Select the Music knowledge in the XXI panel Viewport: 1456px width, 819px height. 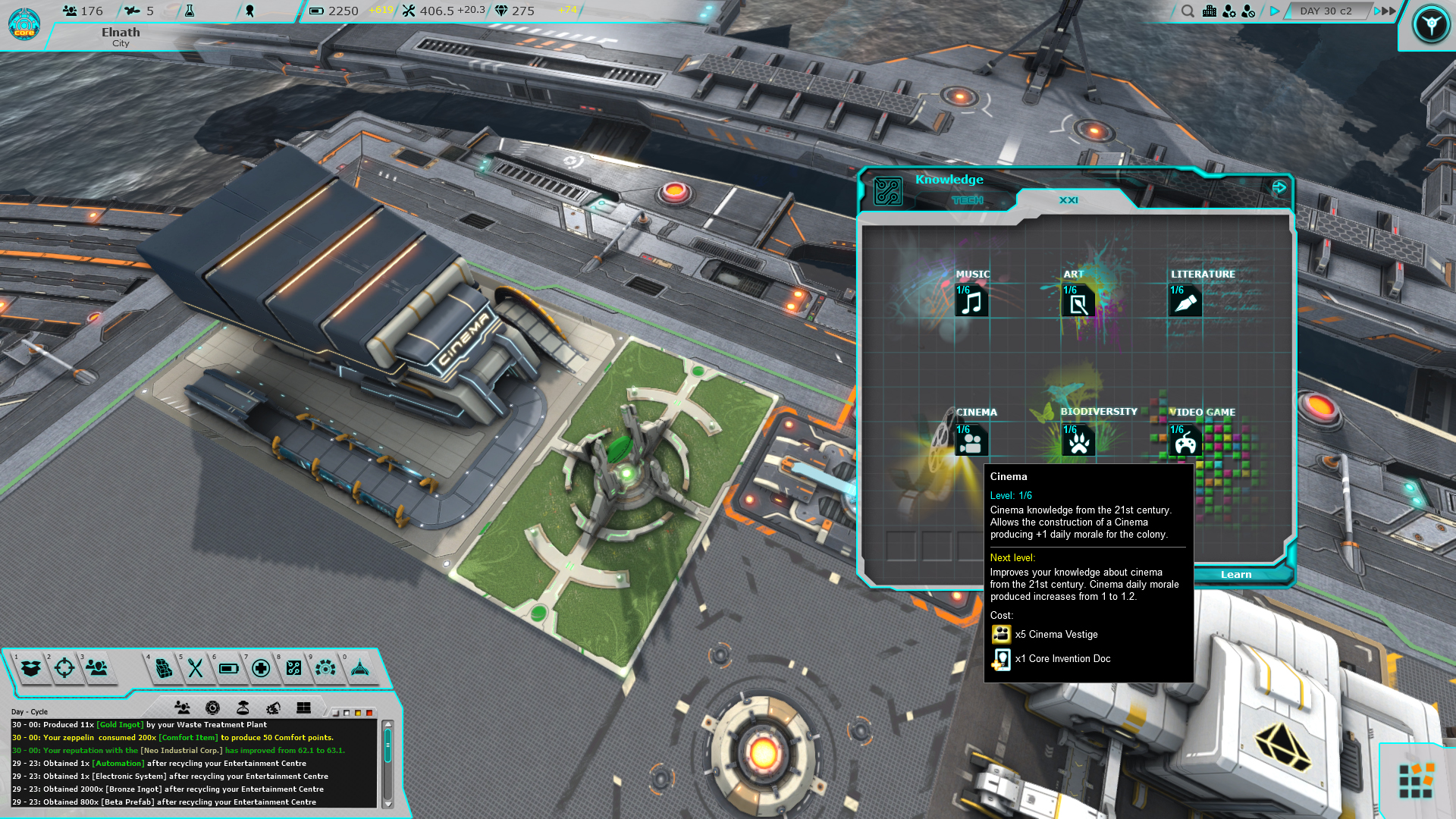(x=971, y=302)
